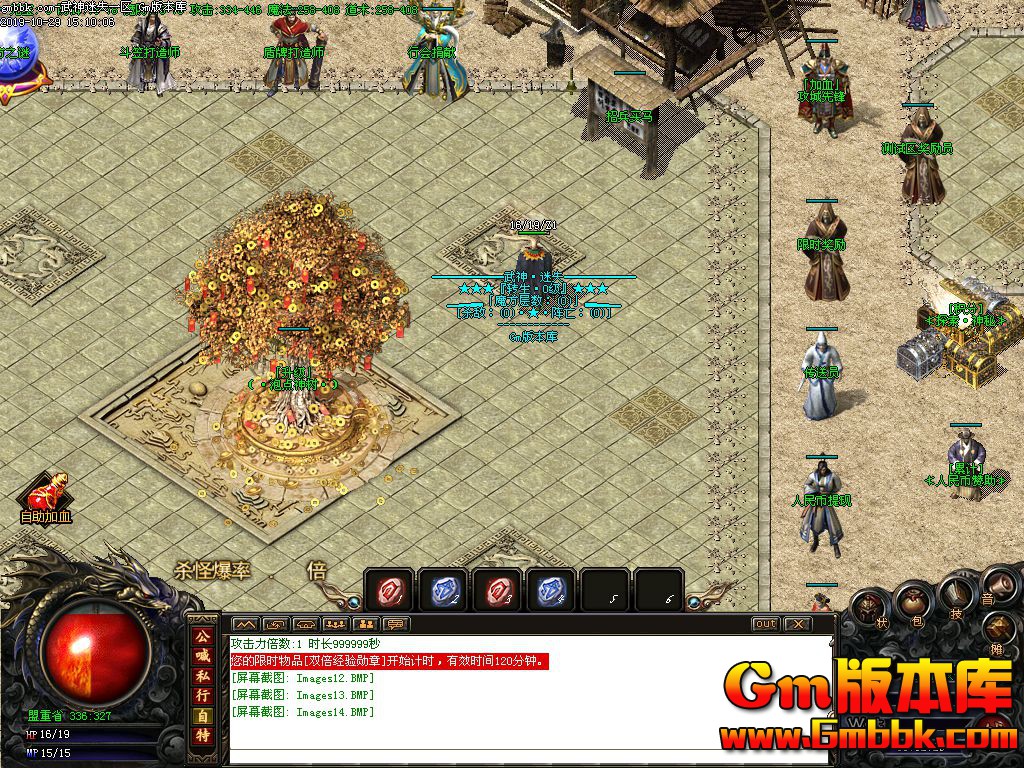
Task: Open the stall (摊) hammer icon
Action: 1000,629
